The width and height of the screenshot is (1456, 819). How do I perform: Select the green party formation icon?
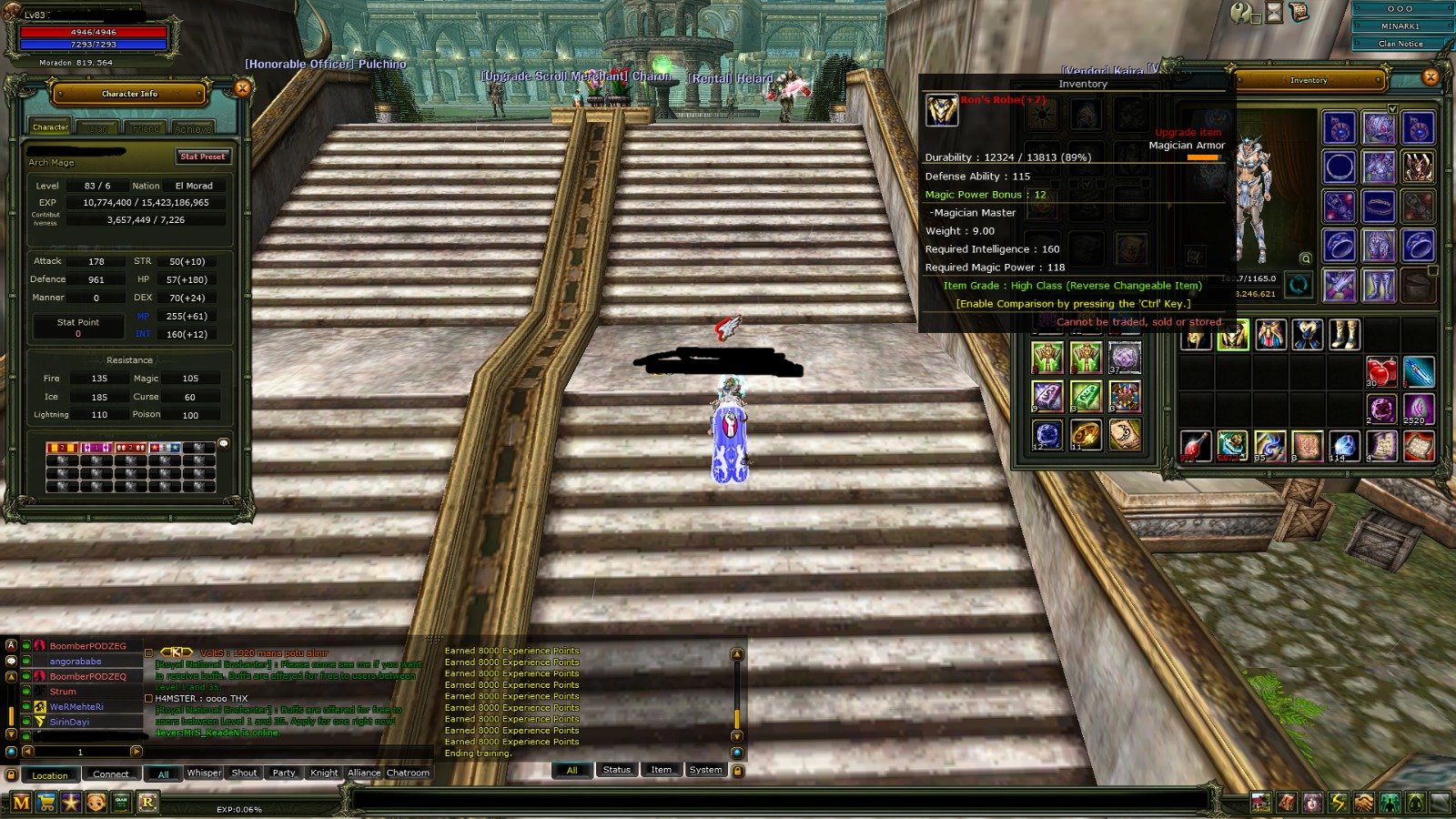(1390, 801)
